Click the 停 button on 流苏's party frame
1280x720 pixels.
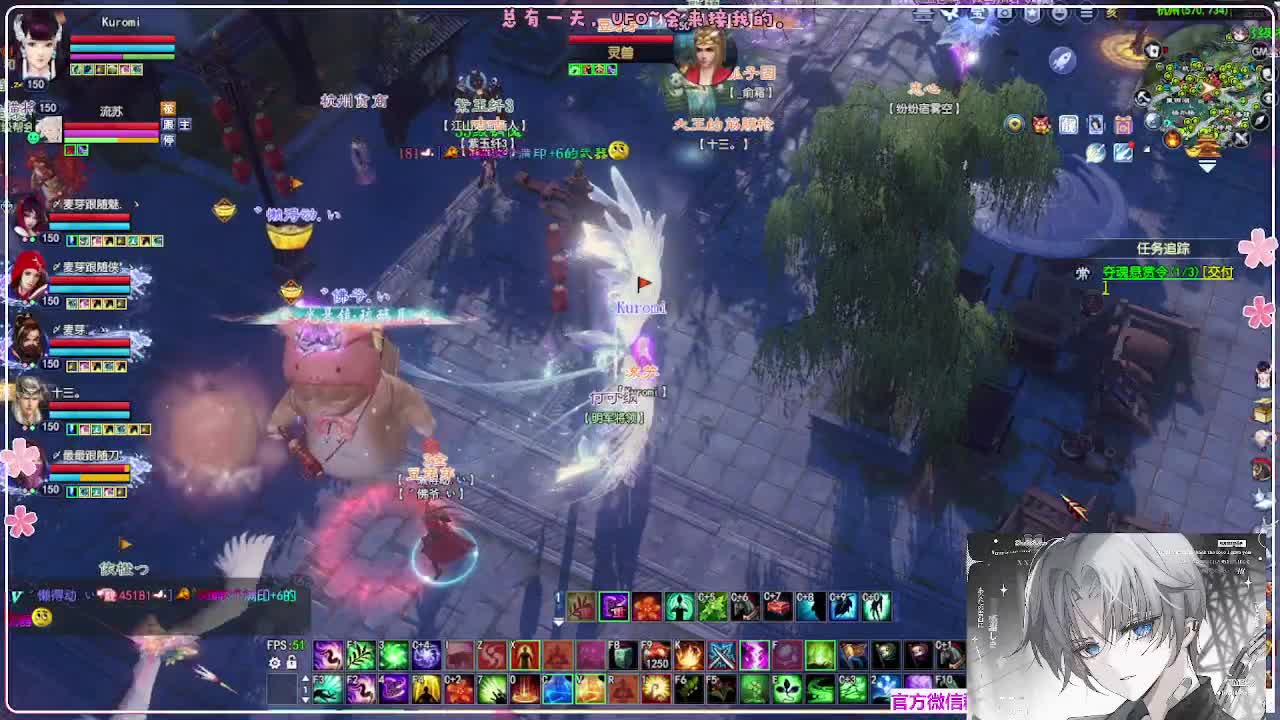[170, 139]
